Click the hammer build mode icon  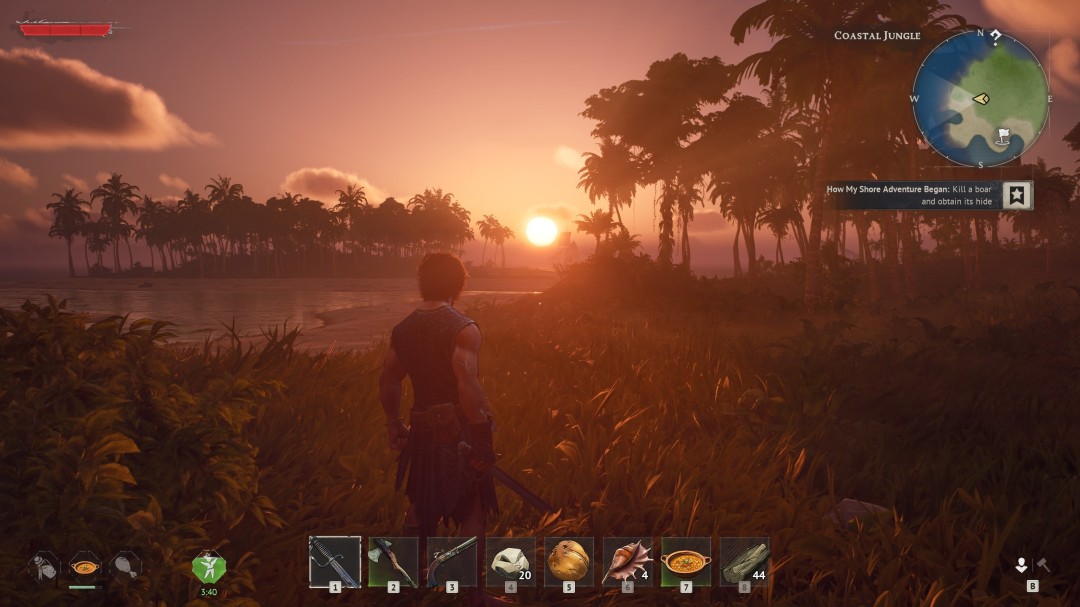tap(1043, 565)
